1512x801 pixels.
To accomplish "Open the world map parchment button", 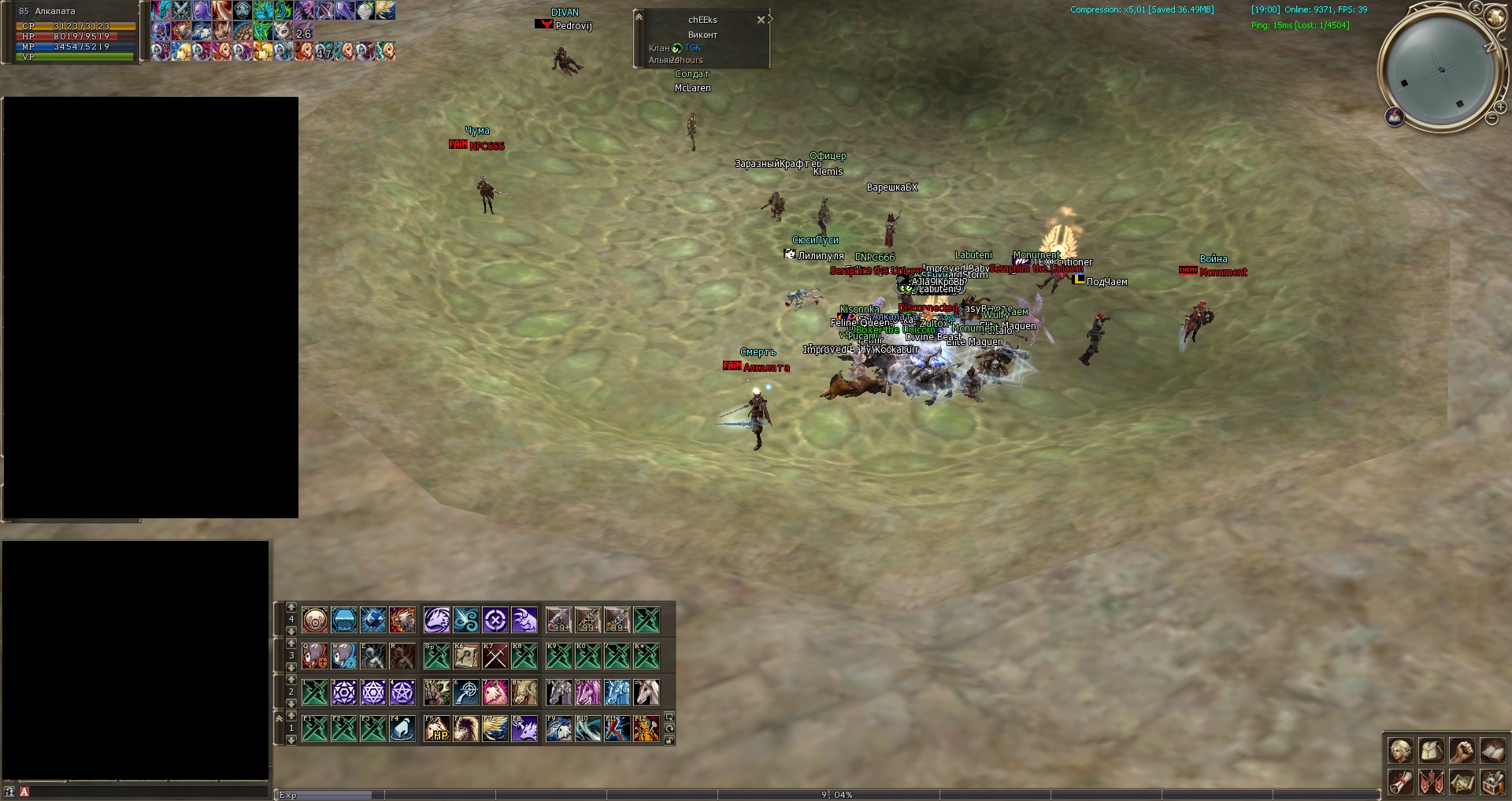I will point(1462,782).
